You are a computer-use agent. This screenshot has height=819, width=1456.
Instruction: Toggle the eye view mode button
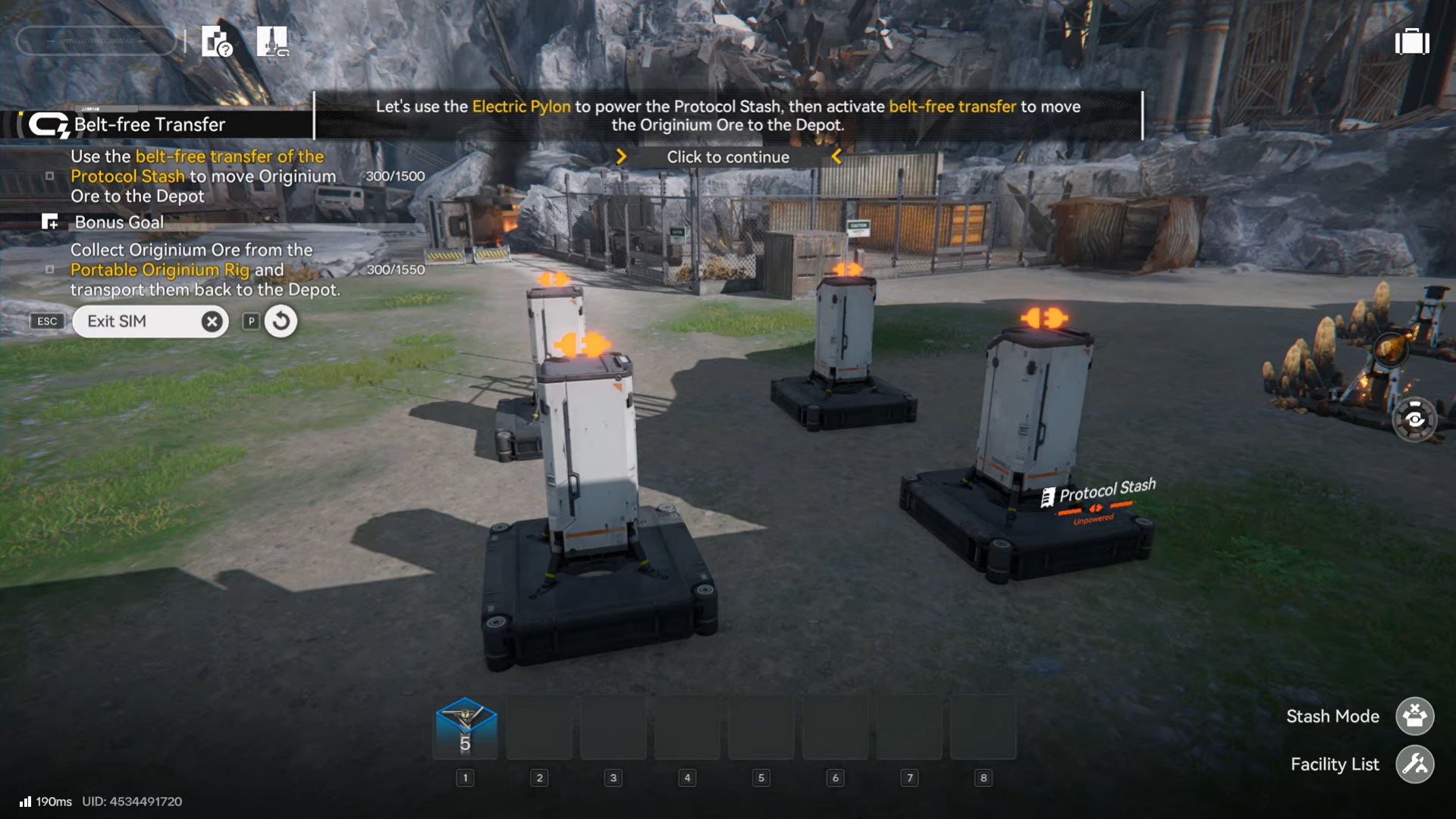pyautogui.click(x=1414, y=419)
